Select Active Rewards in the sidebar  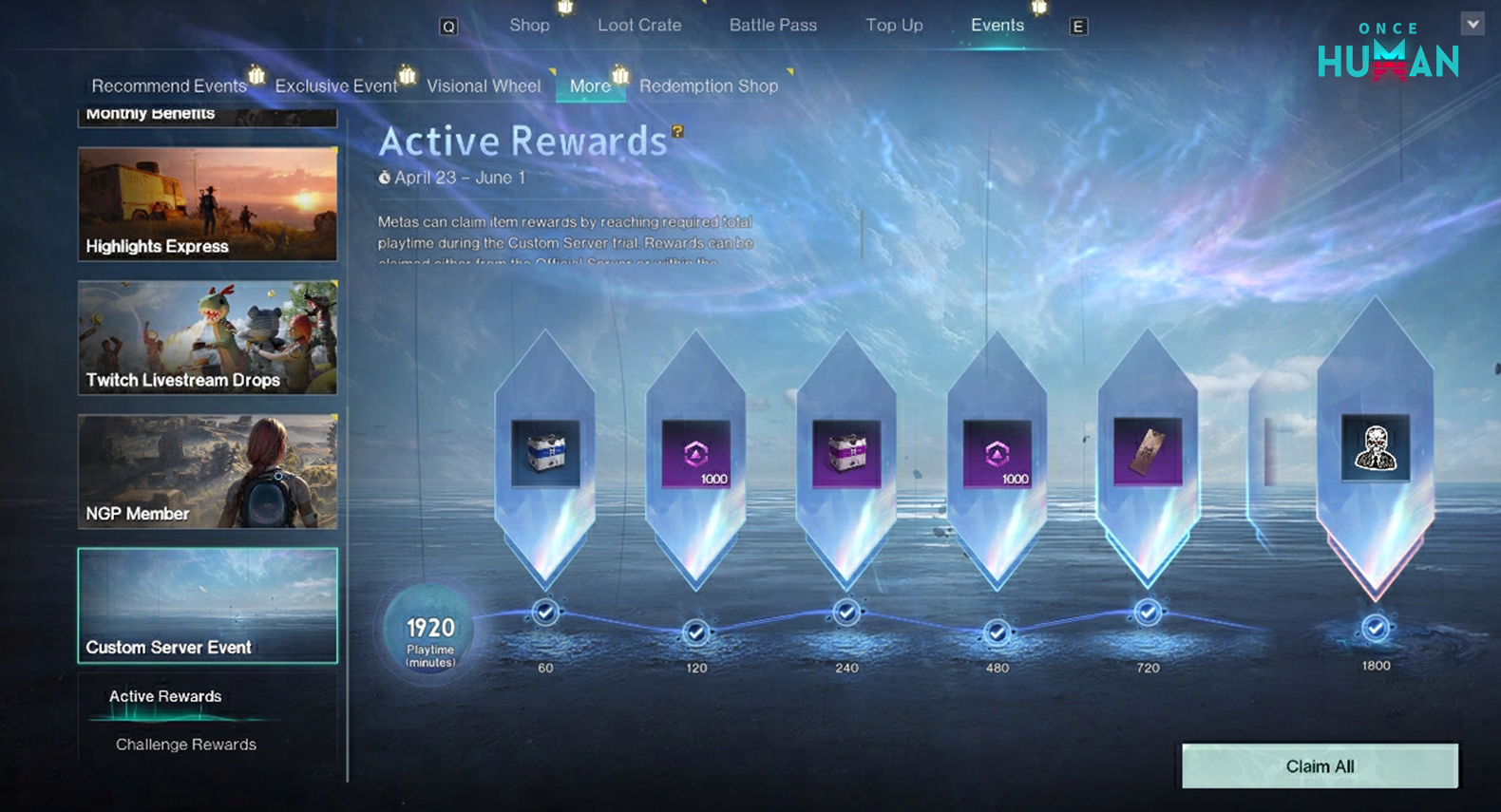(165, 696)
